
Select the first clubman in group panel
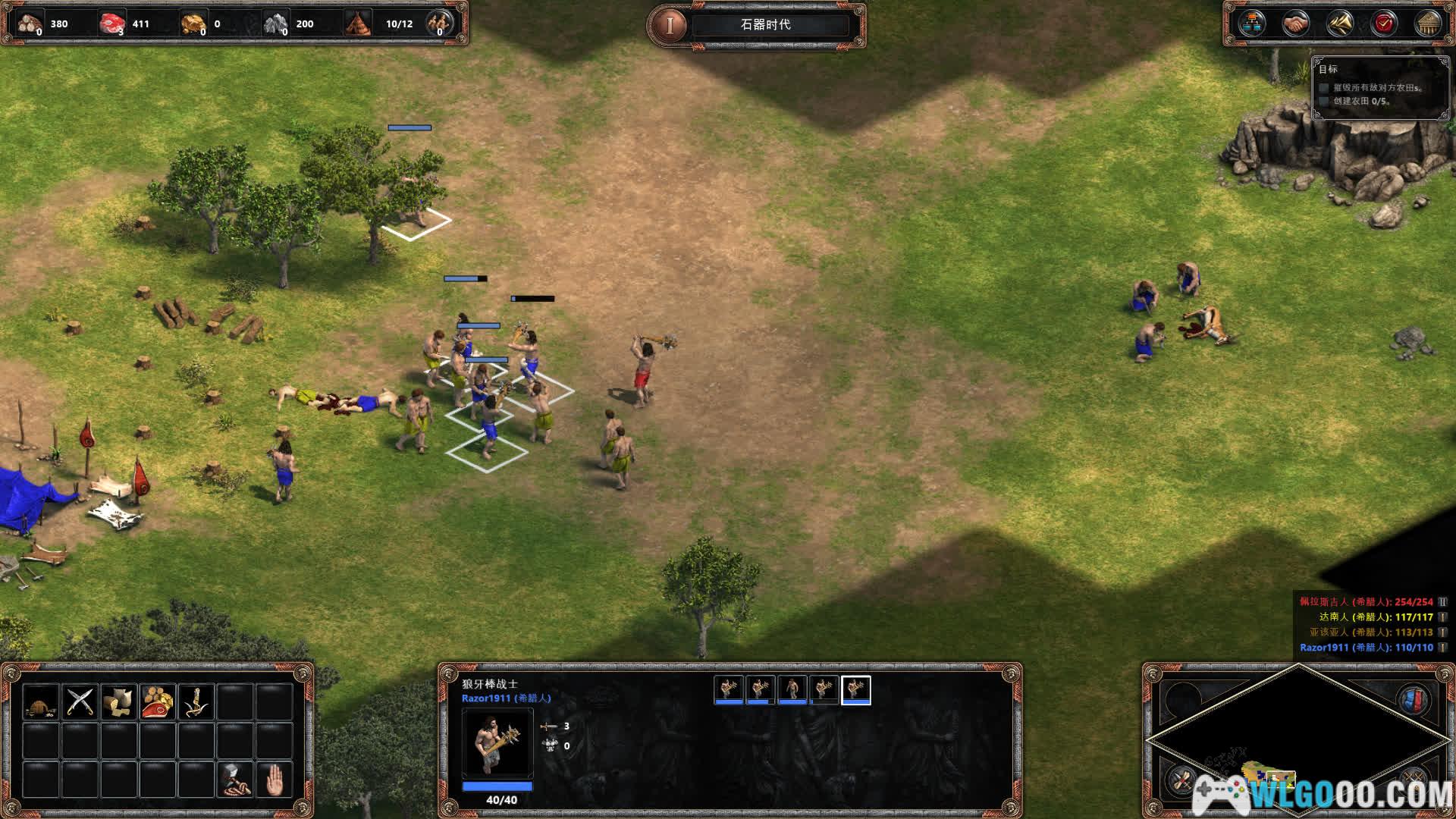coord(729,689)
